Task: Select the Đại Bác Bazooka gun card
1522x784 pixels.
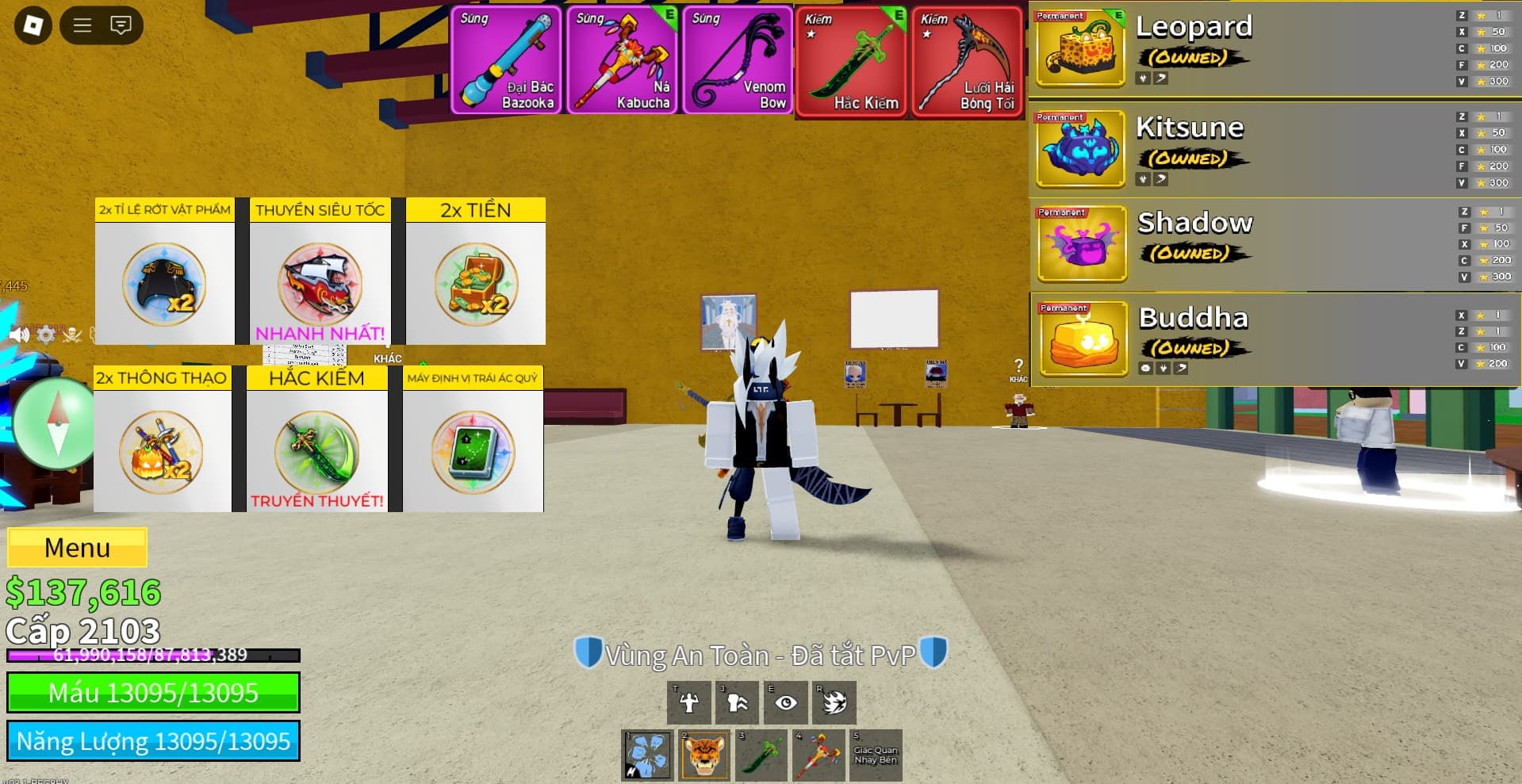Action: tap(506, 60)
